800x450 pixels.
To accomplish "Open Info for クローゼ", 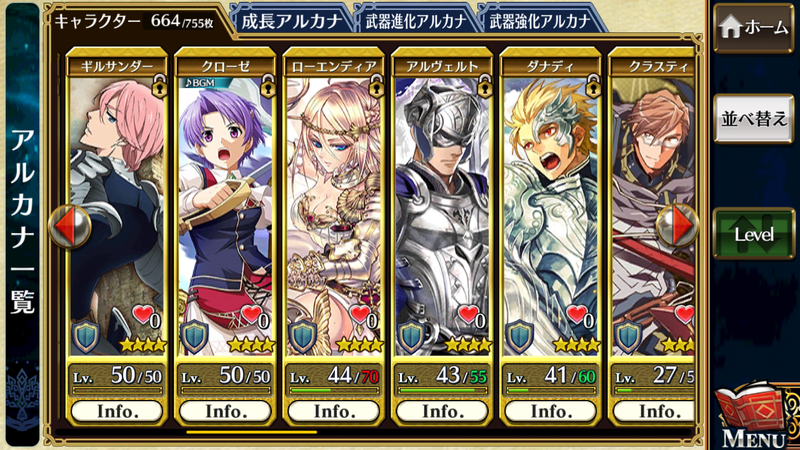I will [x=225, y=411].
